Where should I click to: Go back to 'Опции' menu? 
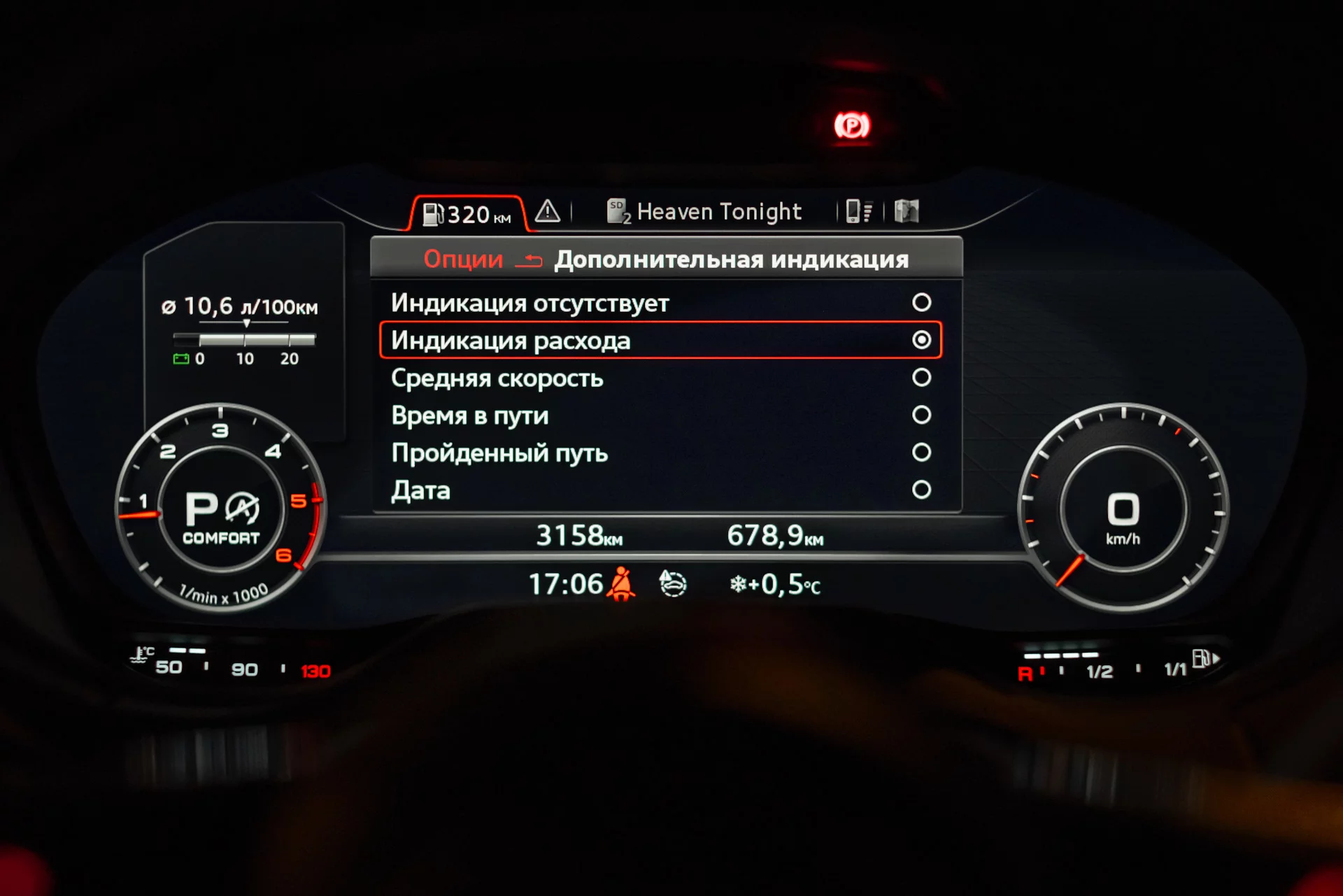pyautogui.click(x=464, y=259)
